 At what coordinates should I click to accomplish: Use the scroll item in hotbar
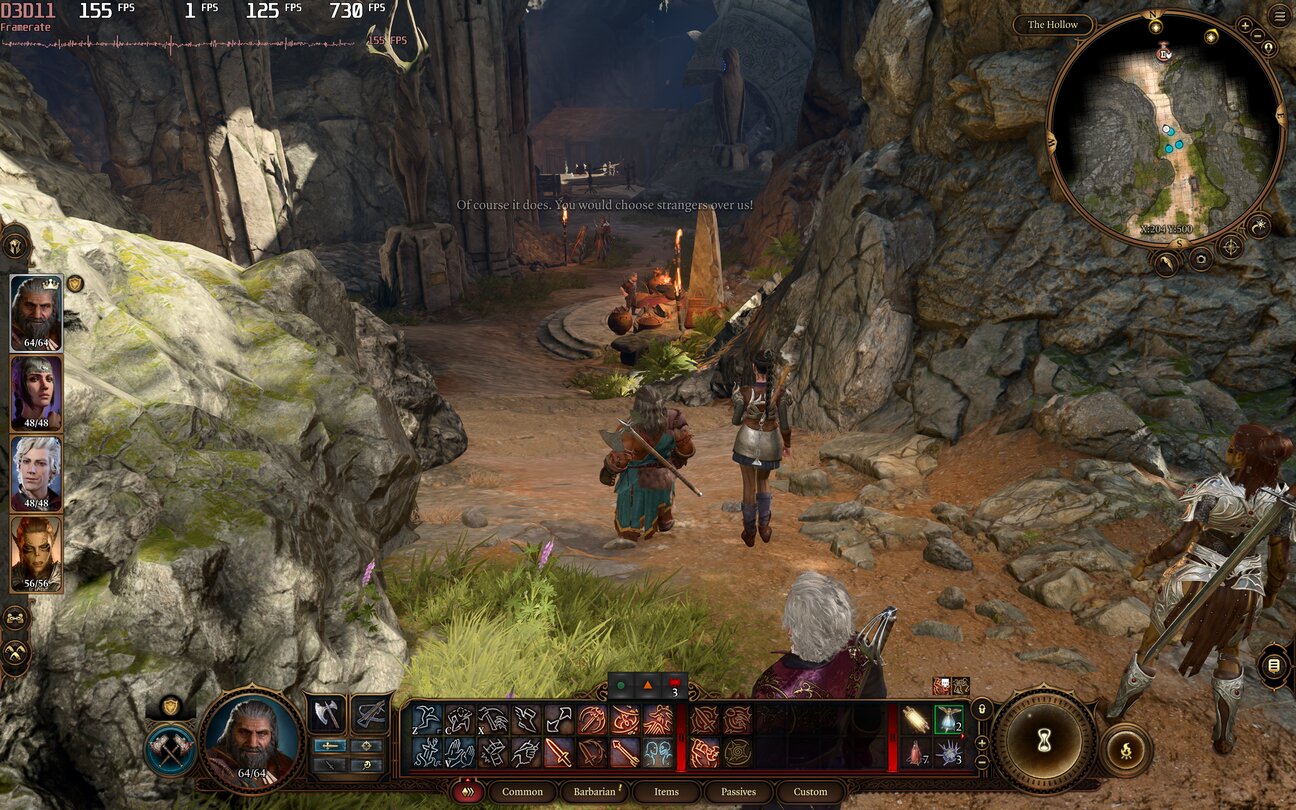point(913,719)
